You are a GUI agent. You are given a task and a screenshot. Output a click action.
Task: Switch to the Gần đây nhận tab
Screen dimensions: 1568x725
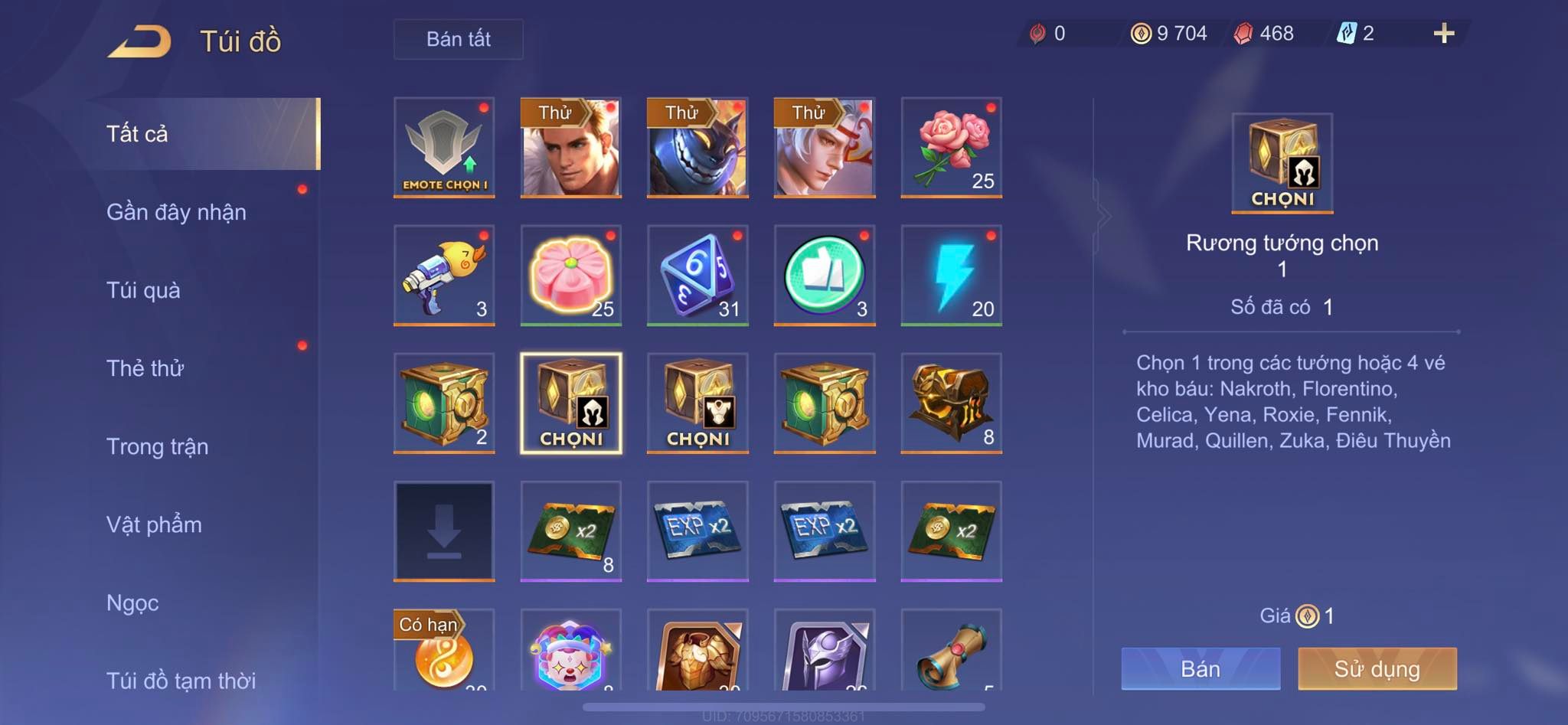click(176, 212)
